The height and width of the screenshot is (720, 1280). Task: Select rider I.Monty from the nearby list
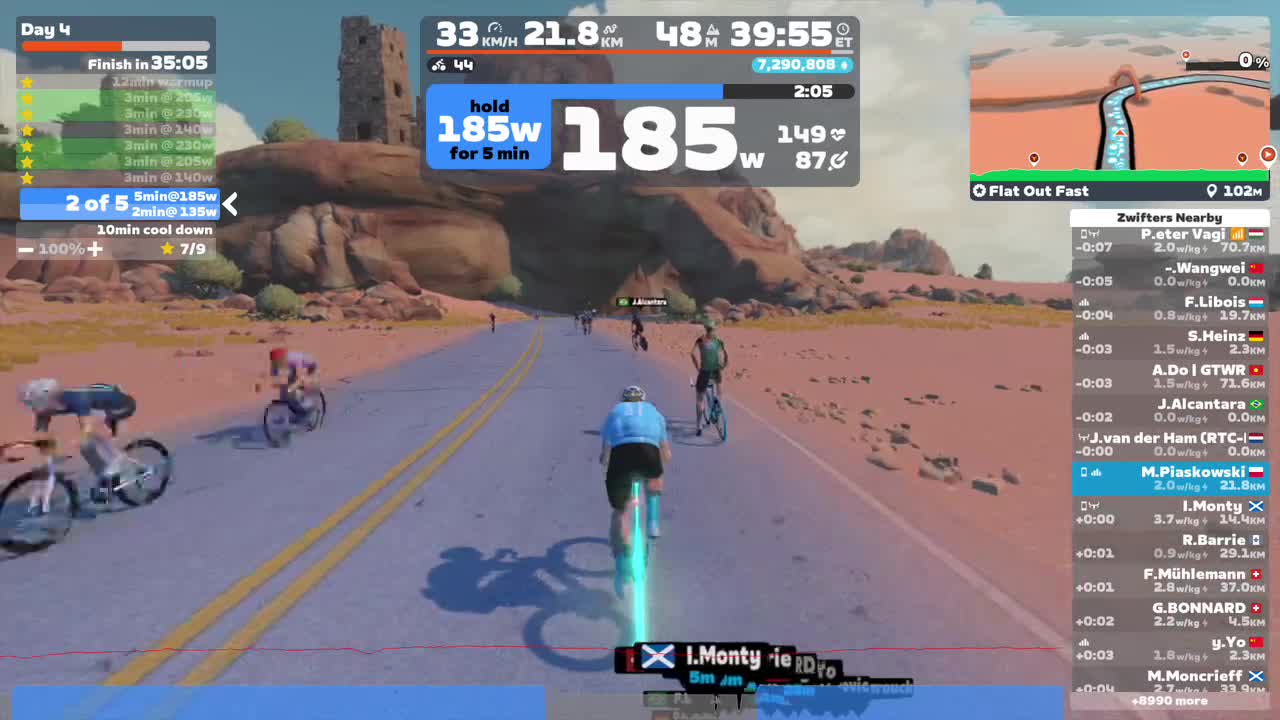tap(1170, 512)
